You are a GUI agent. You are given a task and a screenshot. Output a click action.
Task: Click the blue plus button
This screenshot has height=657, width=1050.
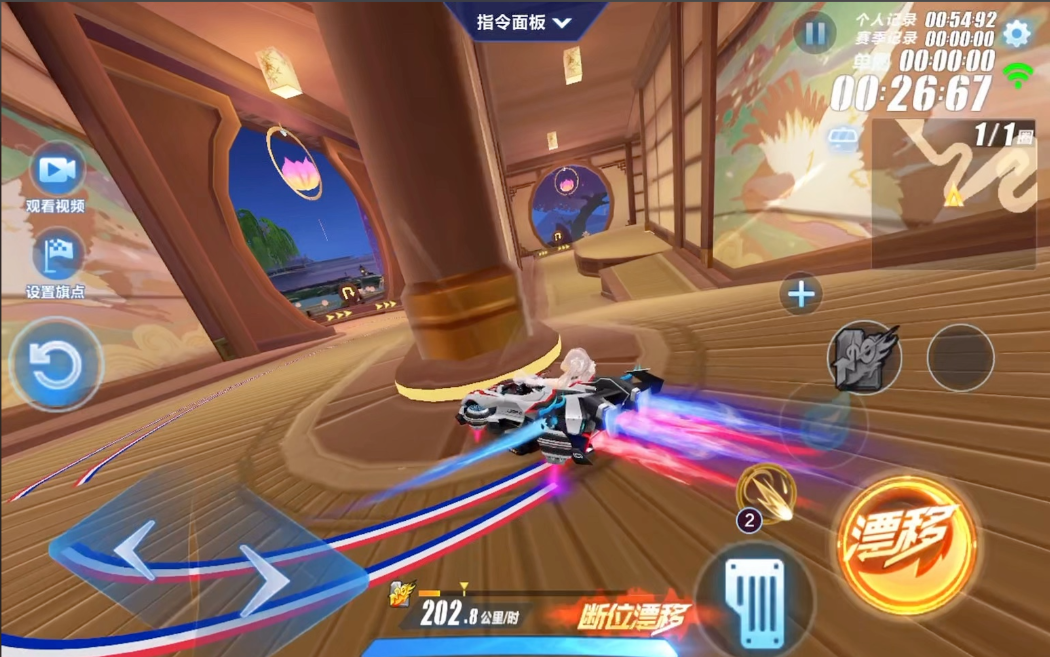pyautogui.click(x=801, y=294)
